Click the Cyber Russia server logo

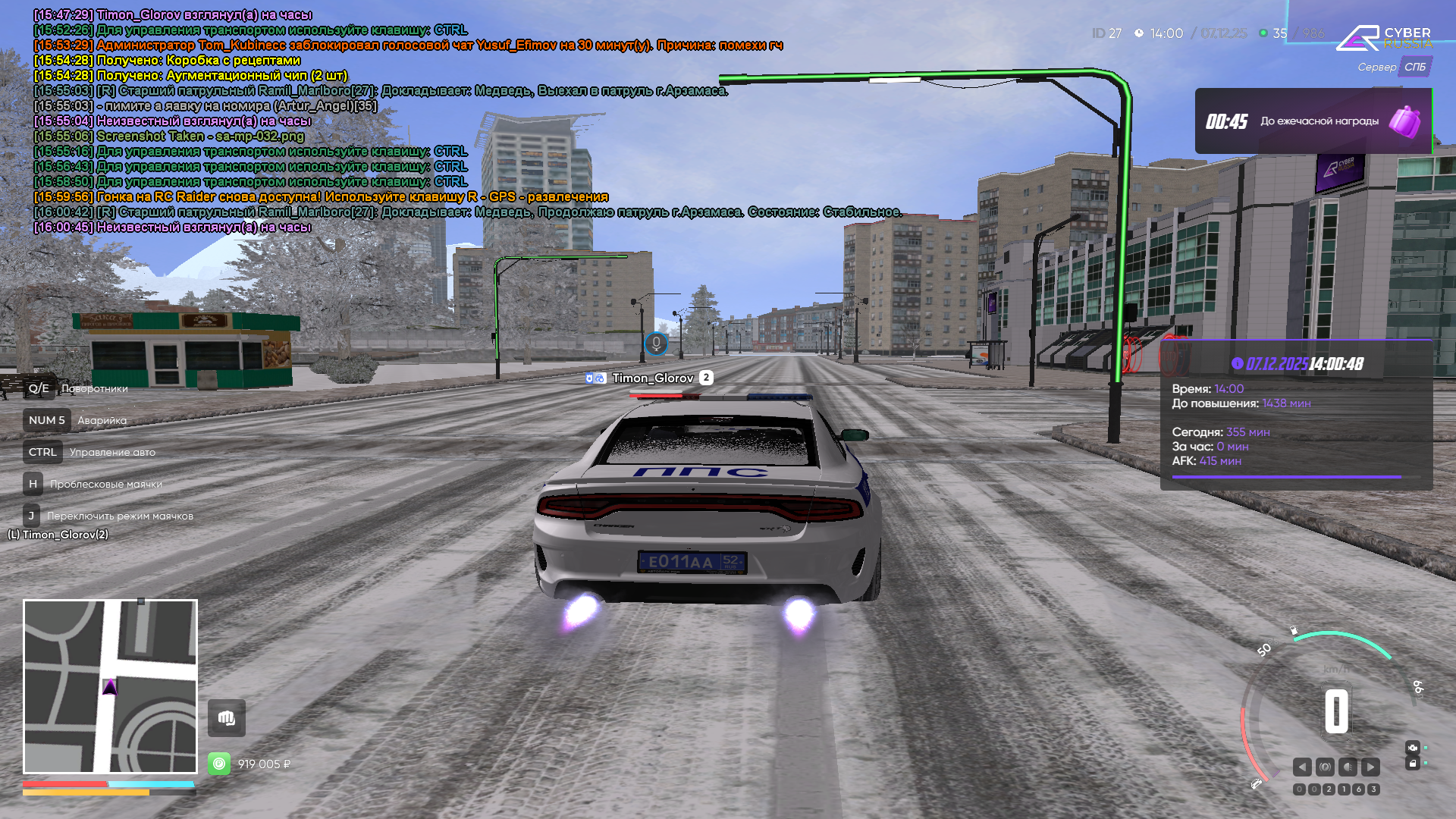click(x=1384, y=38)
